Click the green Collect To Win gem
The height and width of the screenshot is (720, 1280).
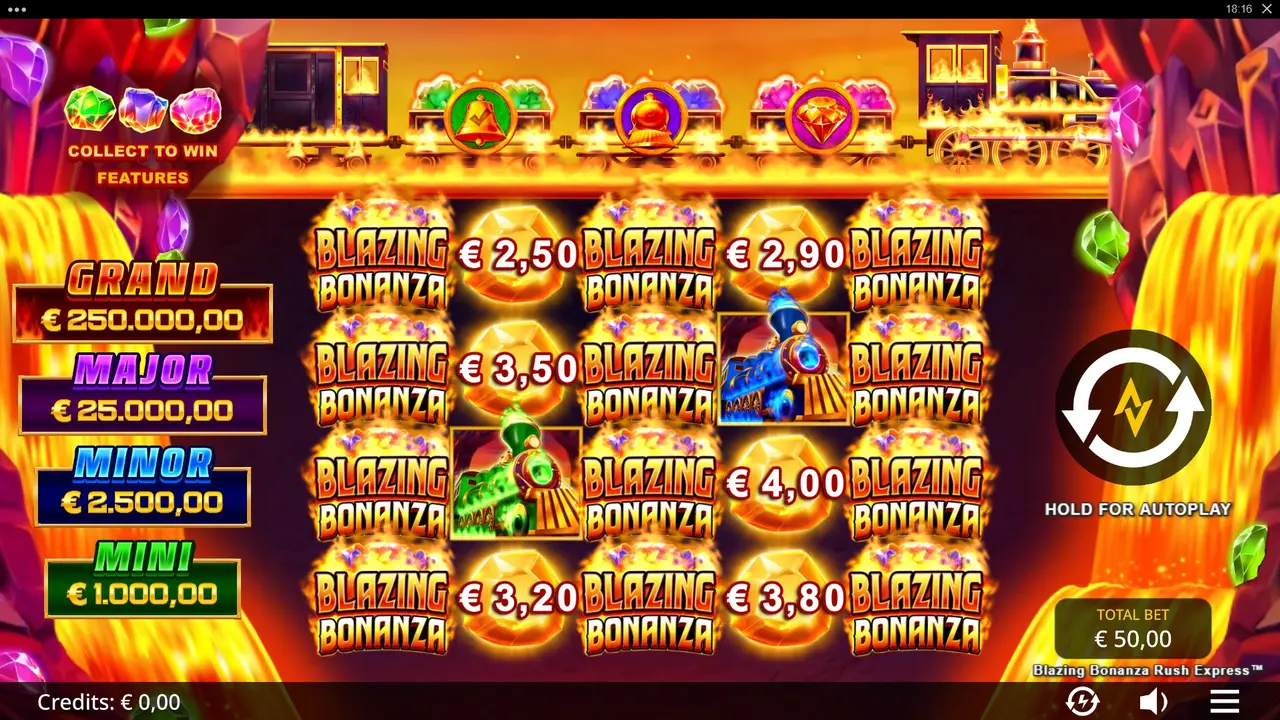point(90,110)
